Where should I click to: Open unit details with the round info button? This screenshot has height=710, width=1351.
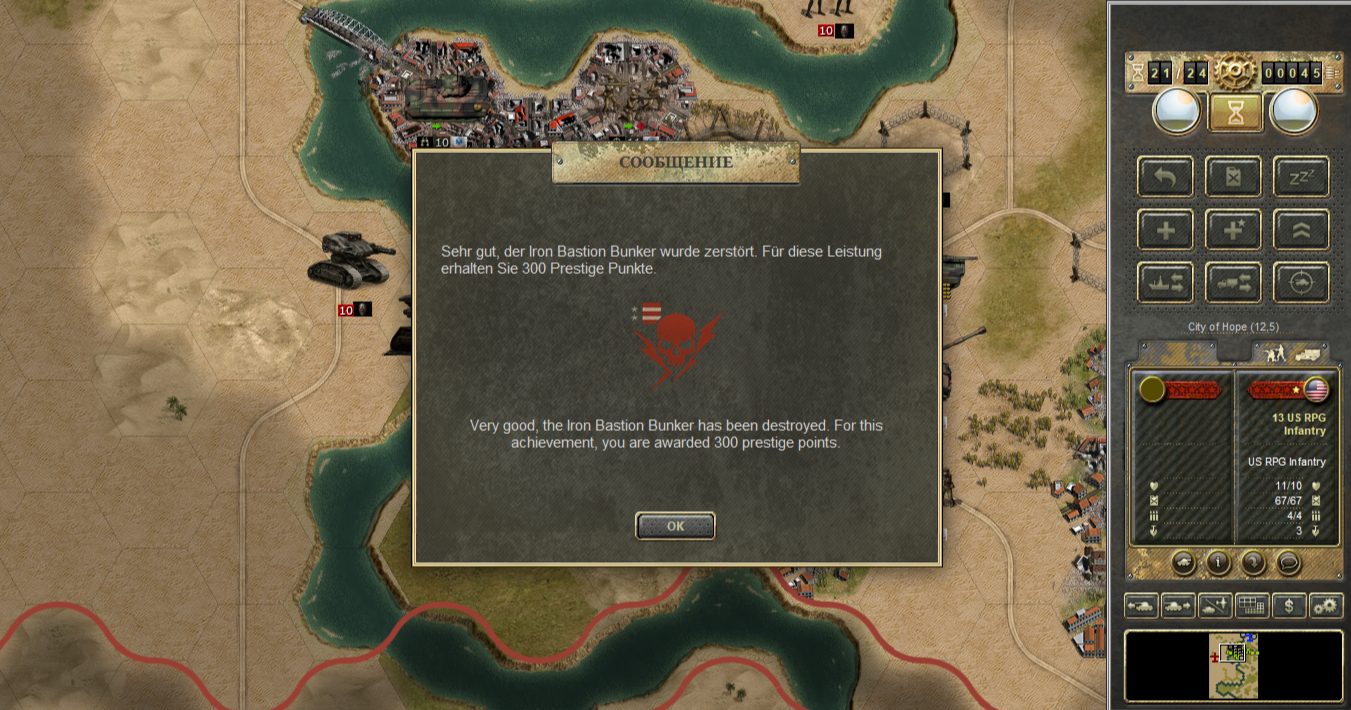tap(1218, 562)
